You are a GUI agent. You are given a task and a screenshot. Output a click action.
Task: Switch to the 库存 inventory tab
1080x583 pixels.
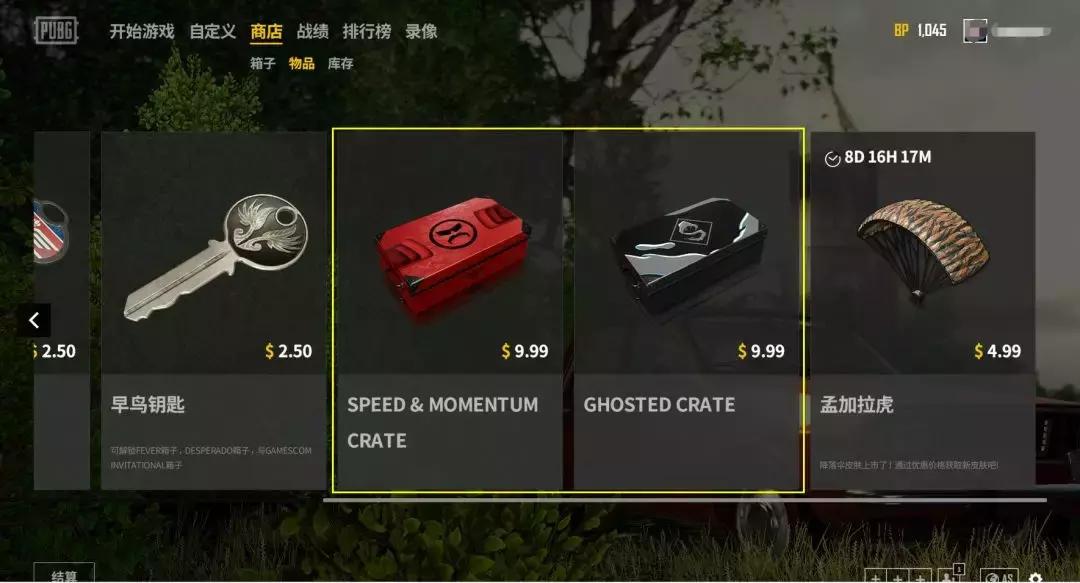340,64
